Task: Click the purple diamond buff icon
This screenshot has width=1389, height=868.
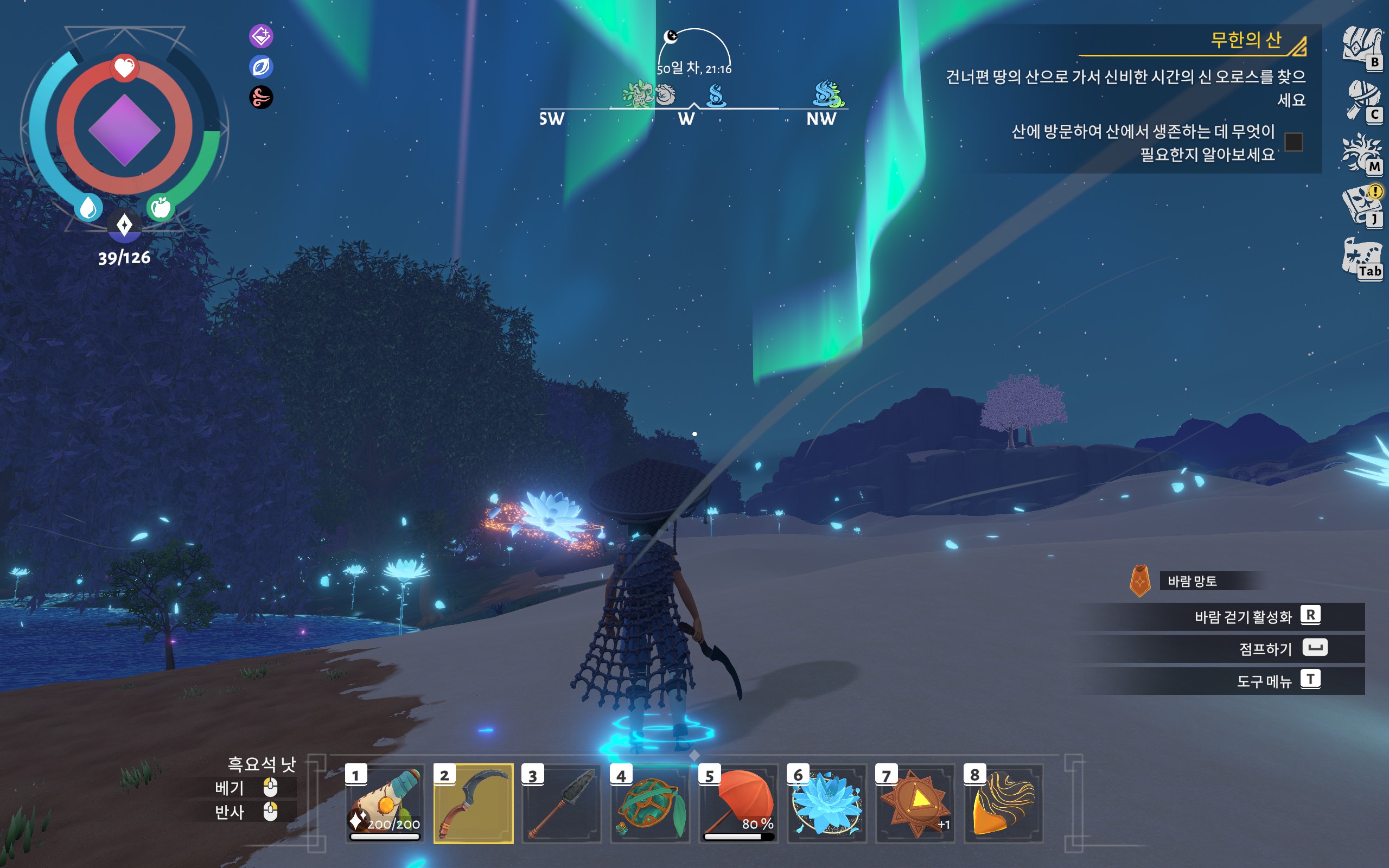Action: (x=261, y=36)
